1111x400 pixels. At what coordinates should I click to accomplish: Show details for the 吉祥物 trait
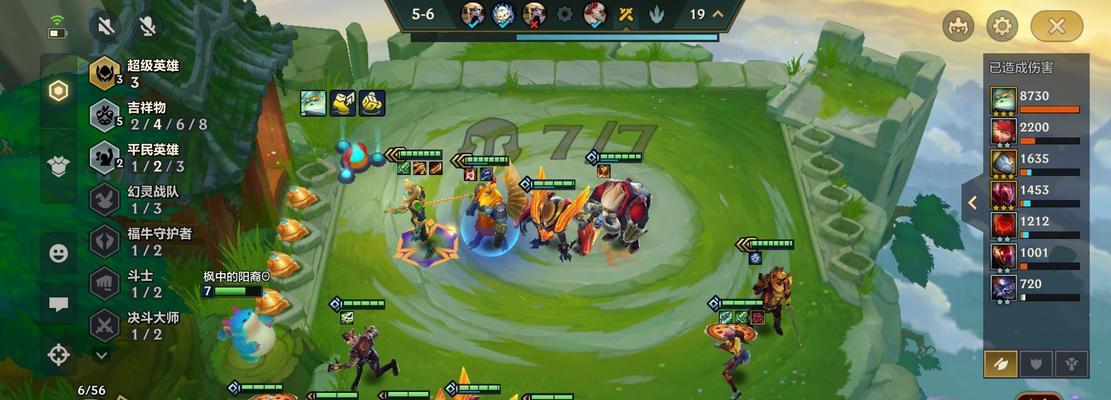click(x=140, y=115)
